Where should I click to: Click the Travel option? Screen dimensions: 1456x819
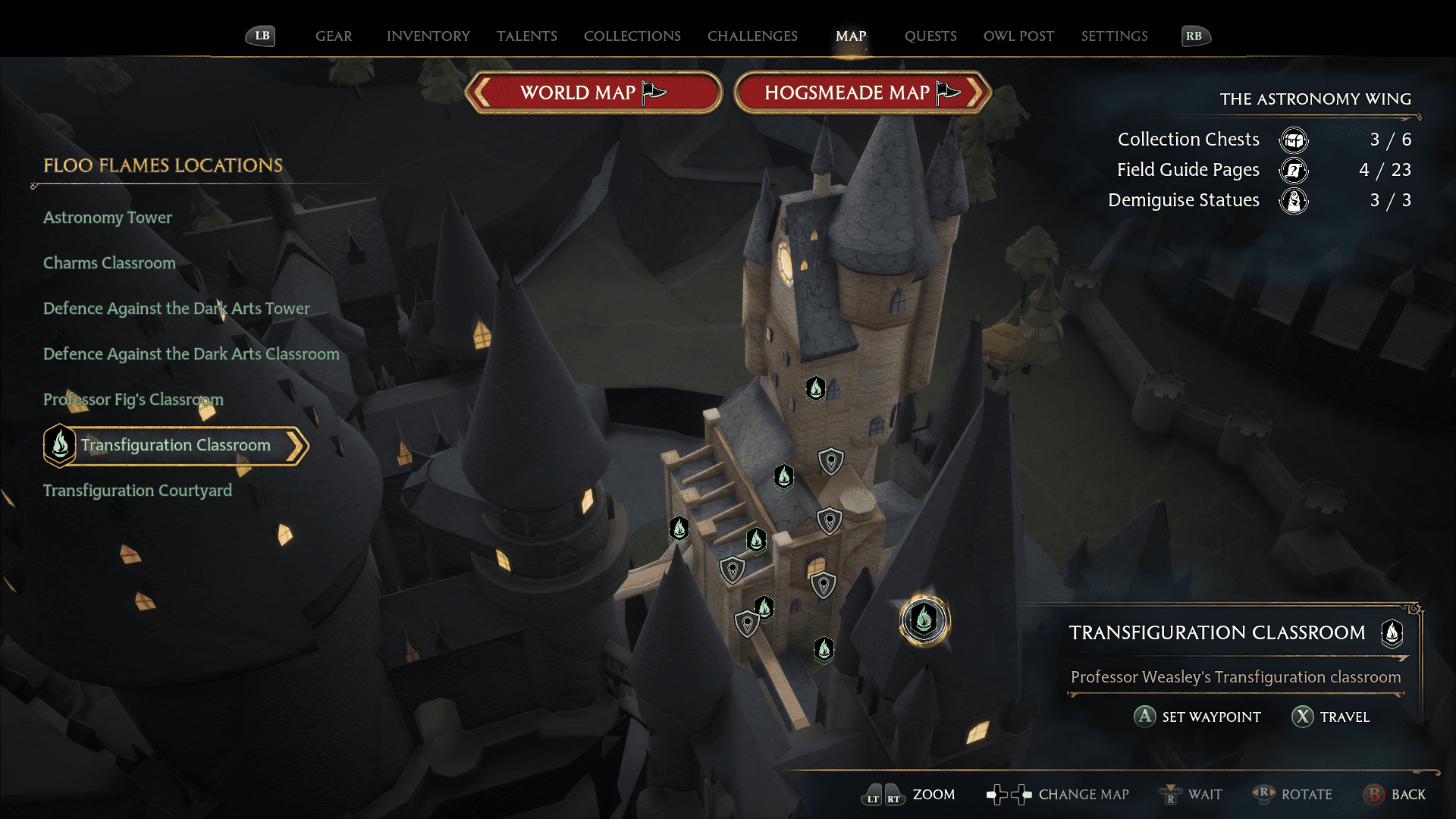tap(1331, 717)
